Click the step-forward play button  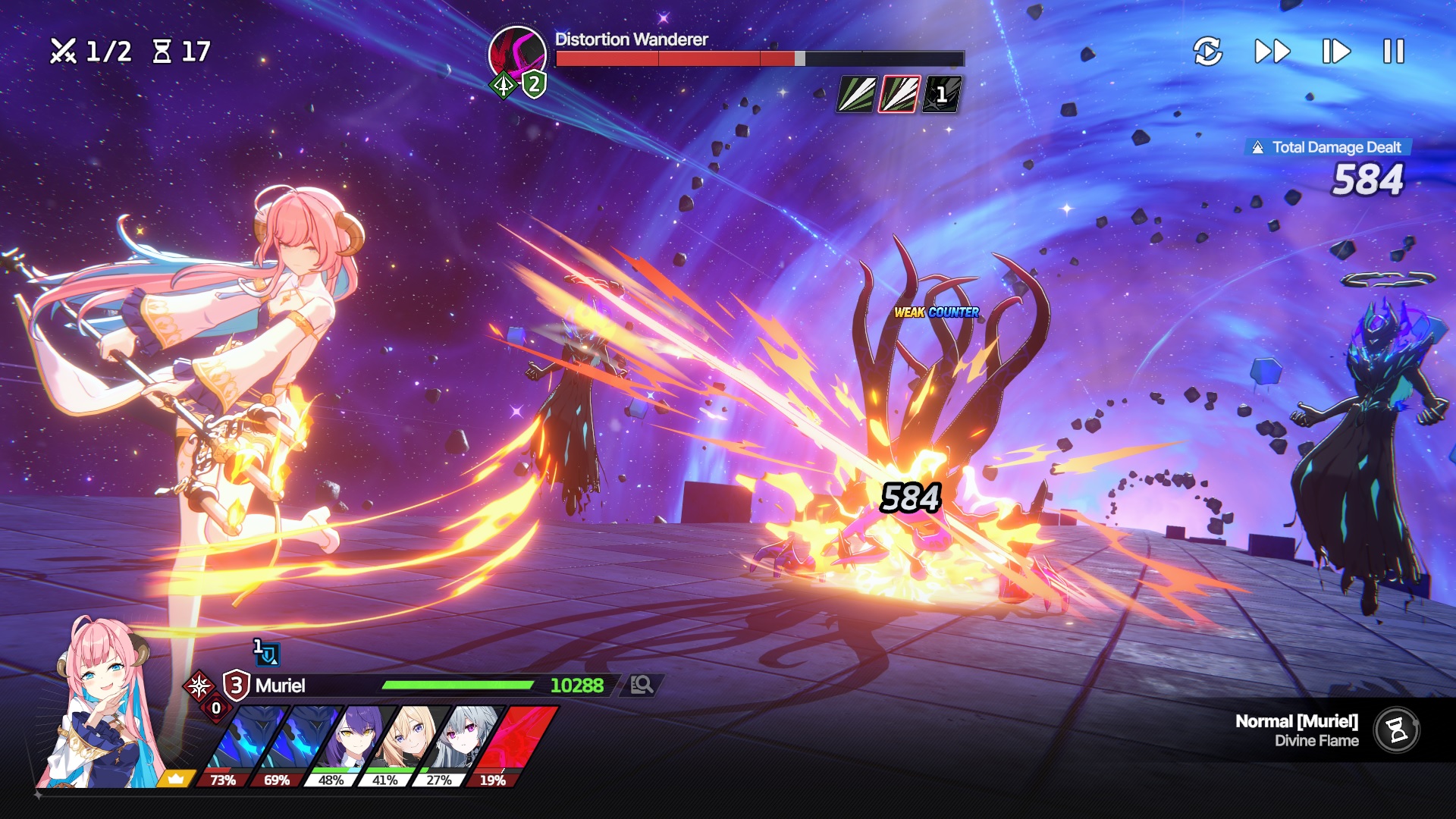(1335, 52)
